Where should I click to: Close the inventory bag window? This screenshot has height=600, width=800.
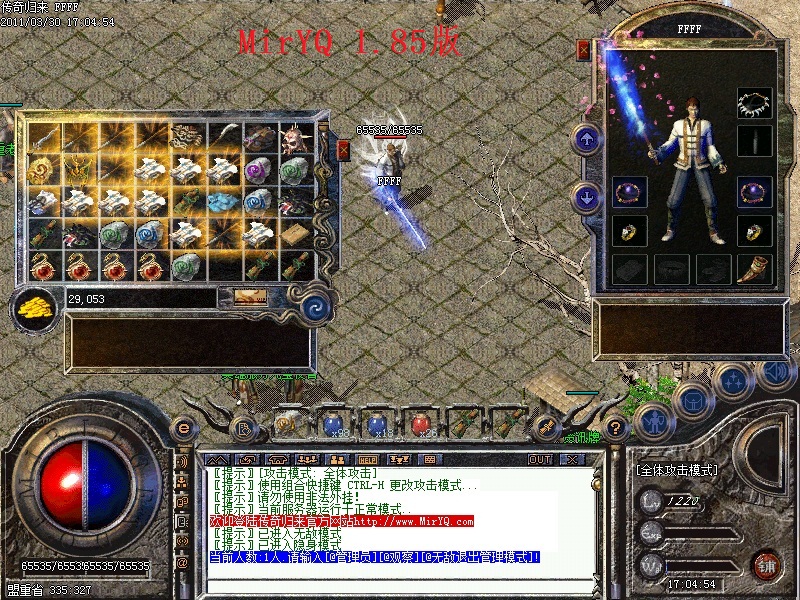[343, 150]
